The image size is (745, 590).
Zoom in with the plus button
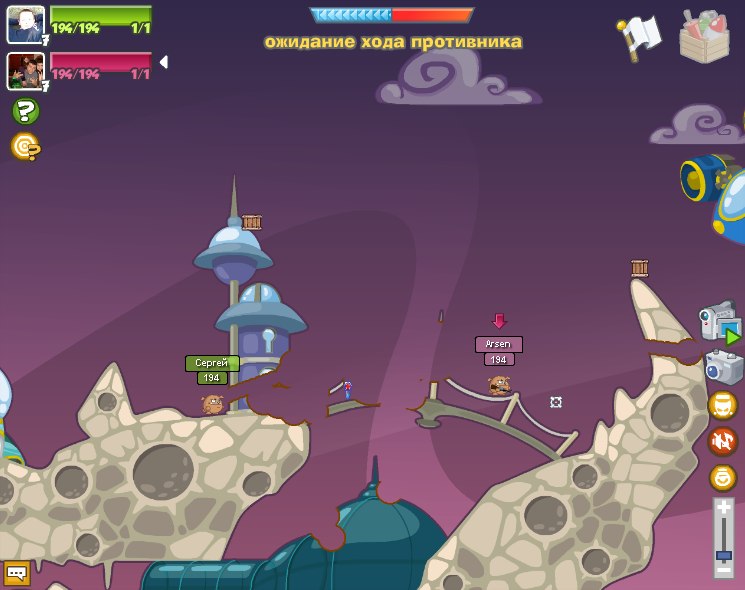click(x=723, y=509)
